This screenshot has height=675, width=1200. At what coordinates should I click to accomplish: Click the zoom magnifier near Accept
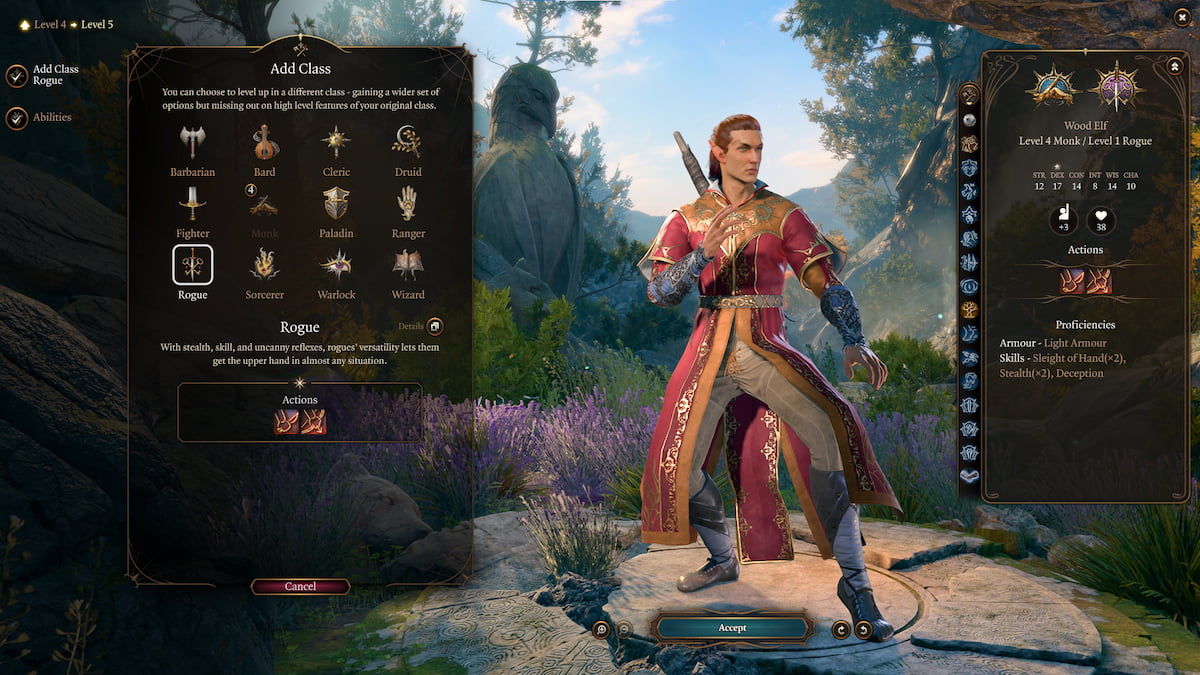pyautogui.click(x=601, y=628)
